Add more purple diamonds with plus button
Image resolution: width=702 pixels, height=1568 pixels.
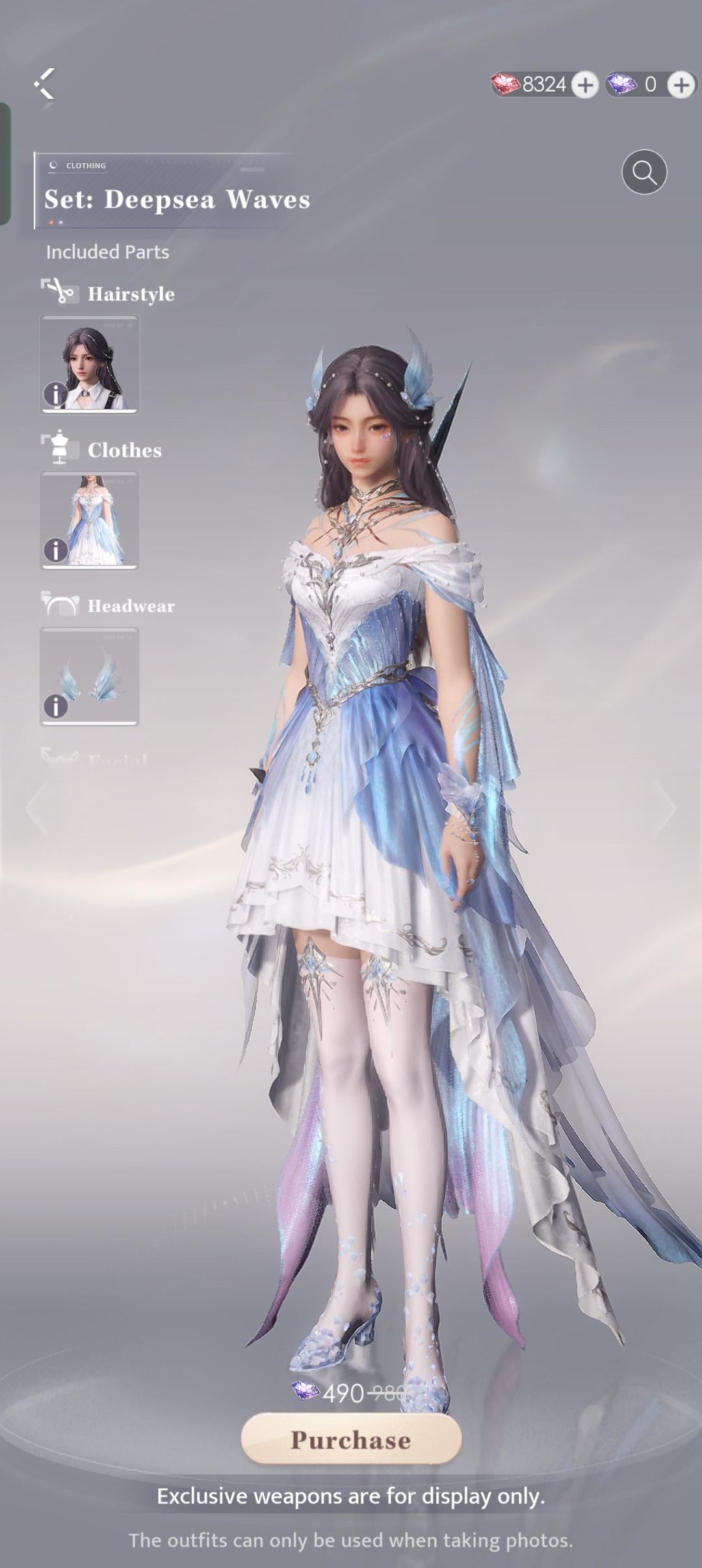pos(681,85)
